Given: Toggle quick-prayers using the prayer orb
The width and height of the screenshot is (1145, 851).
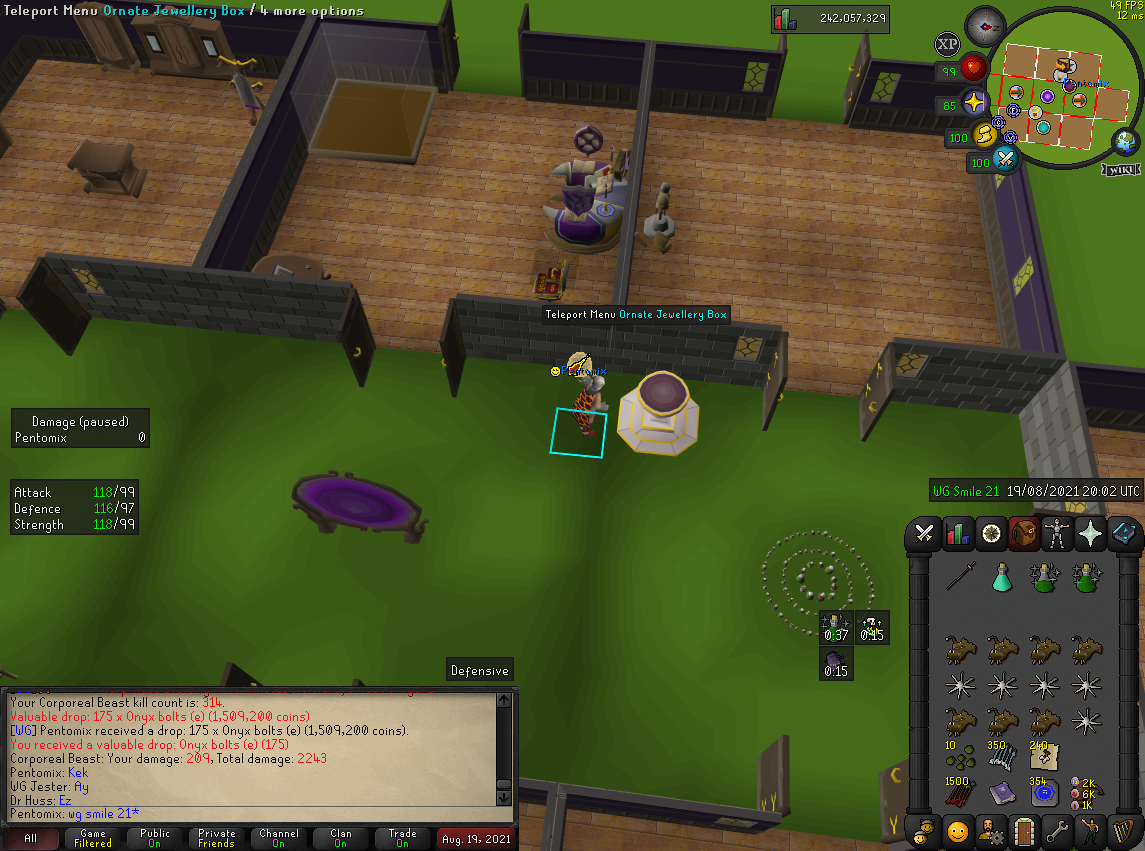Looking at the screenshot, I should click(975, 102).
